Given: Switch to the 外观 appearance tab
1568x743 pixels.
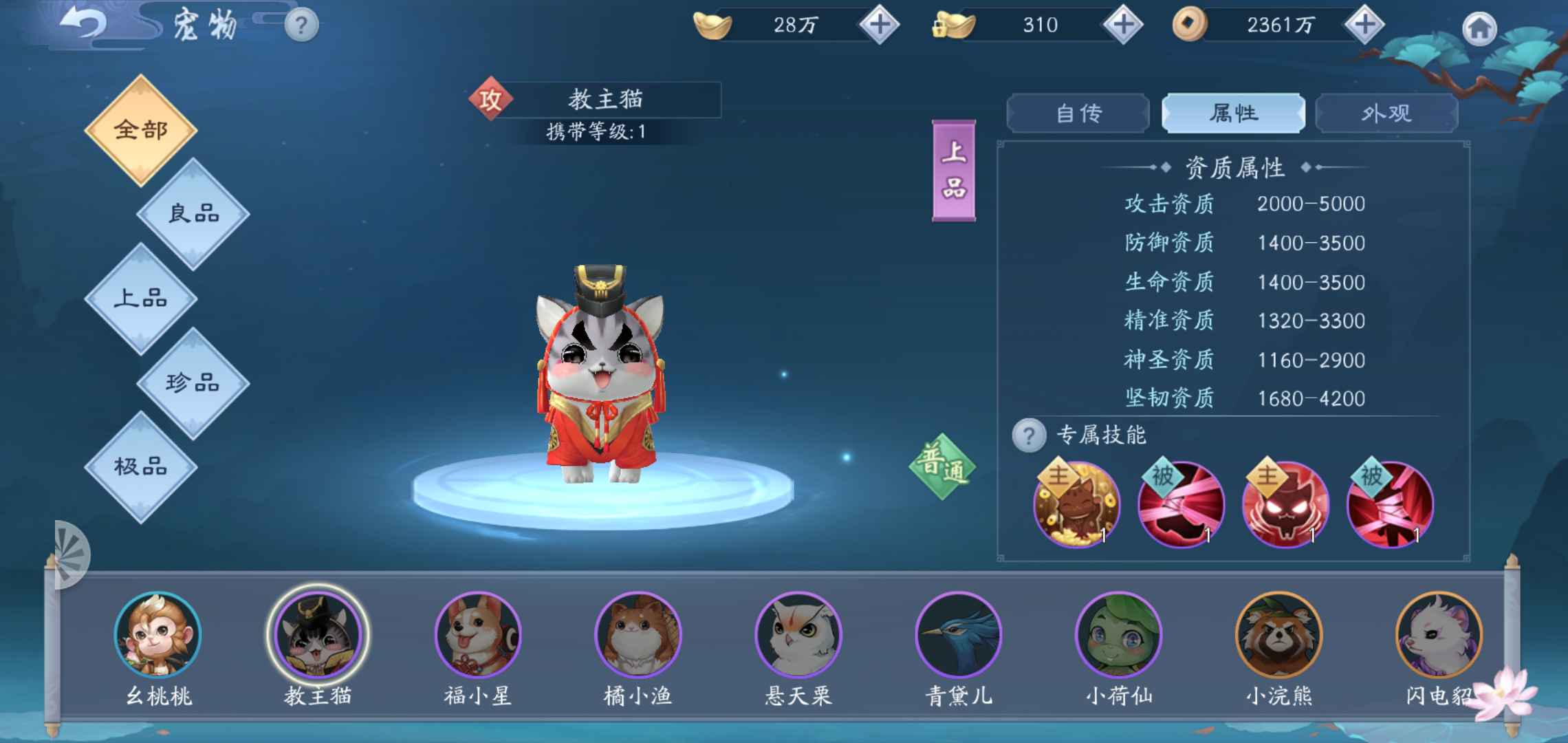Looking at the screenshot, I should coord(1387,112).
